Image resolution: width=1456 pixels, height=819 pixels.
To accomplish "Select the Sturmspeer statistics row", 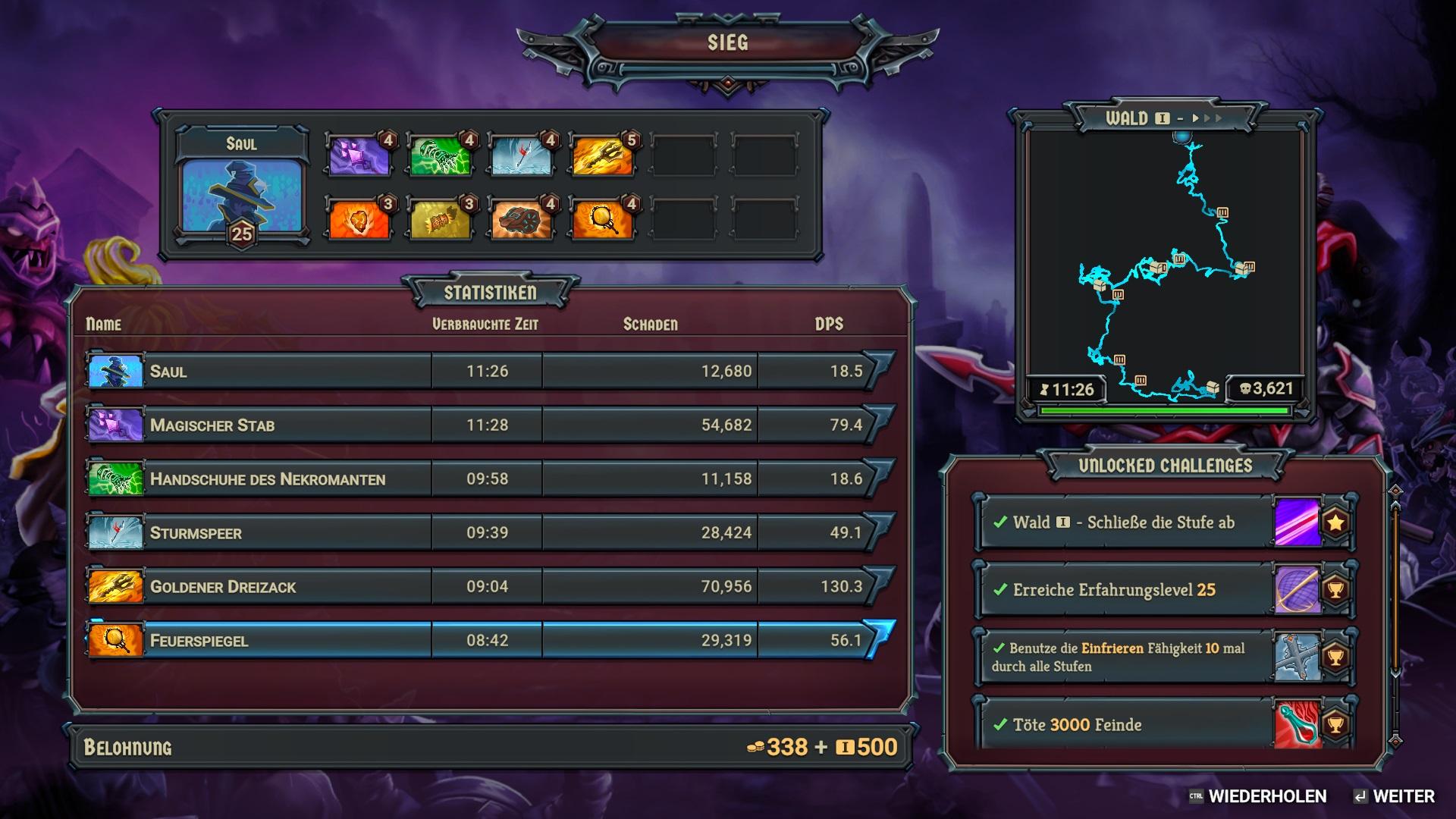I will pyautogui.click(x=485, y=532).
